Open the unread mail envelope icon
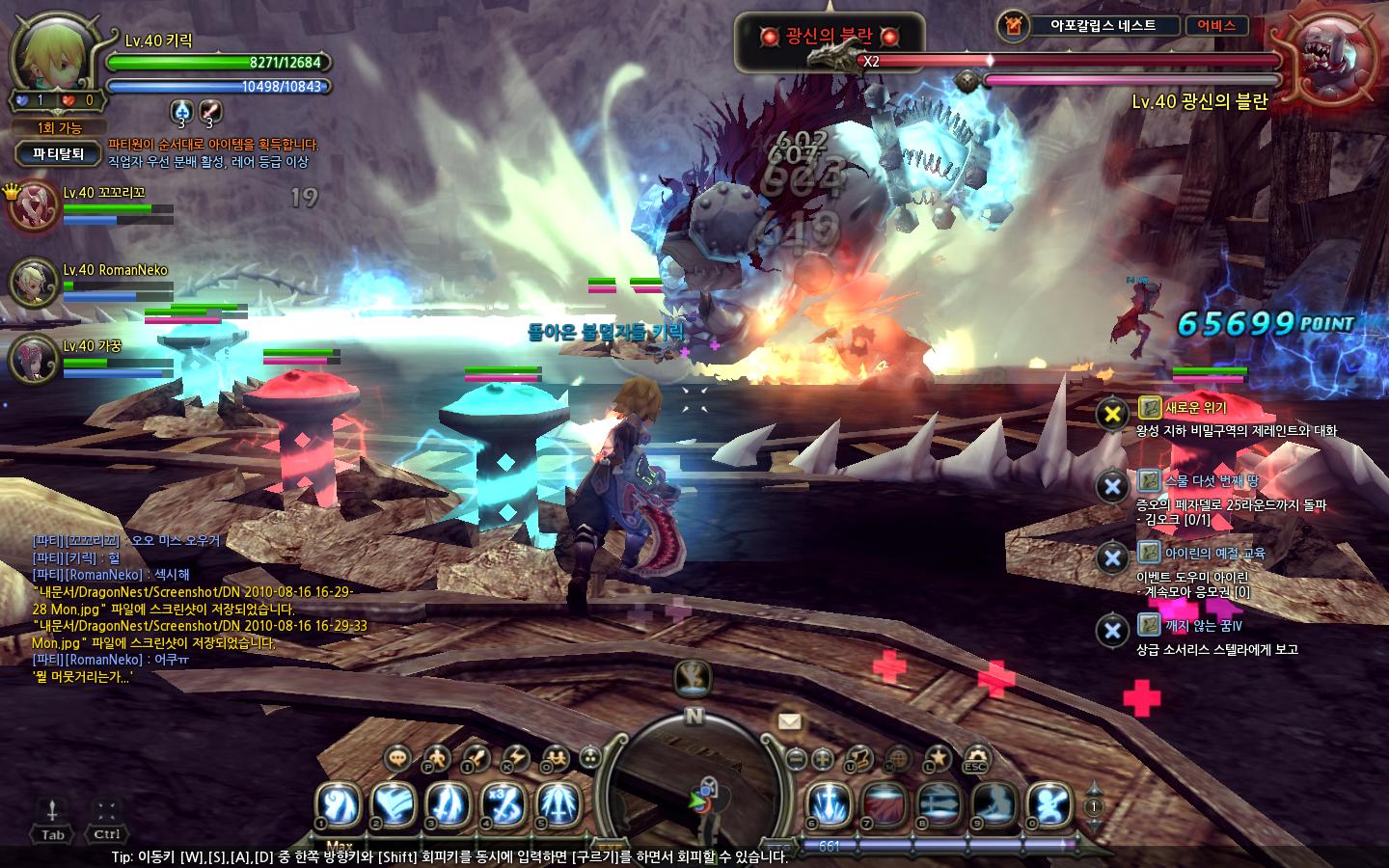The image size is (1389, 868). tap(790, 720)
